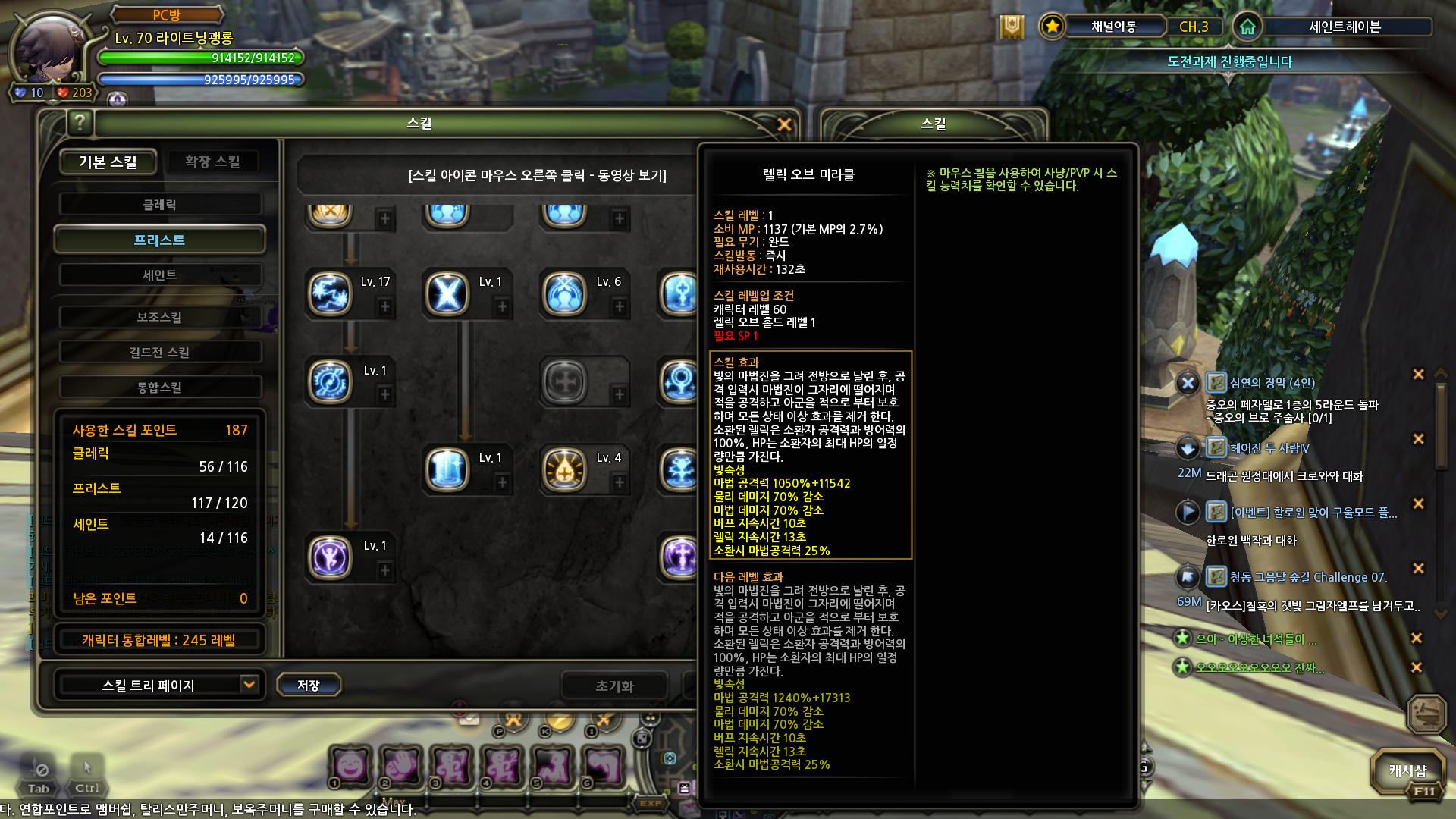Click the home icon beside 세인트헤이븐
Viewport: 1456px width, 819px height.
(x=1247, y=27)
